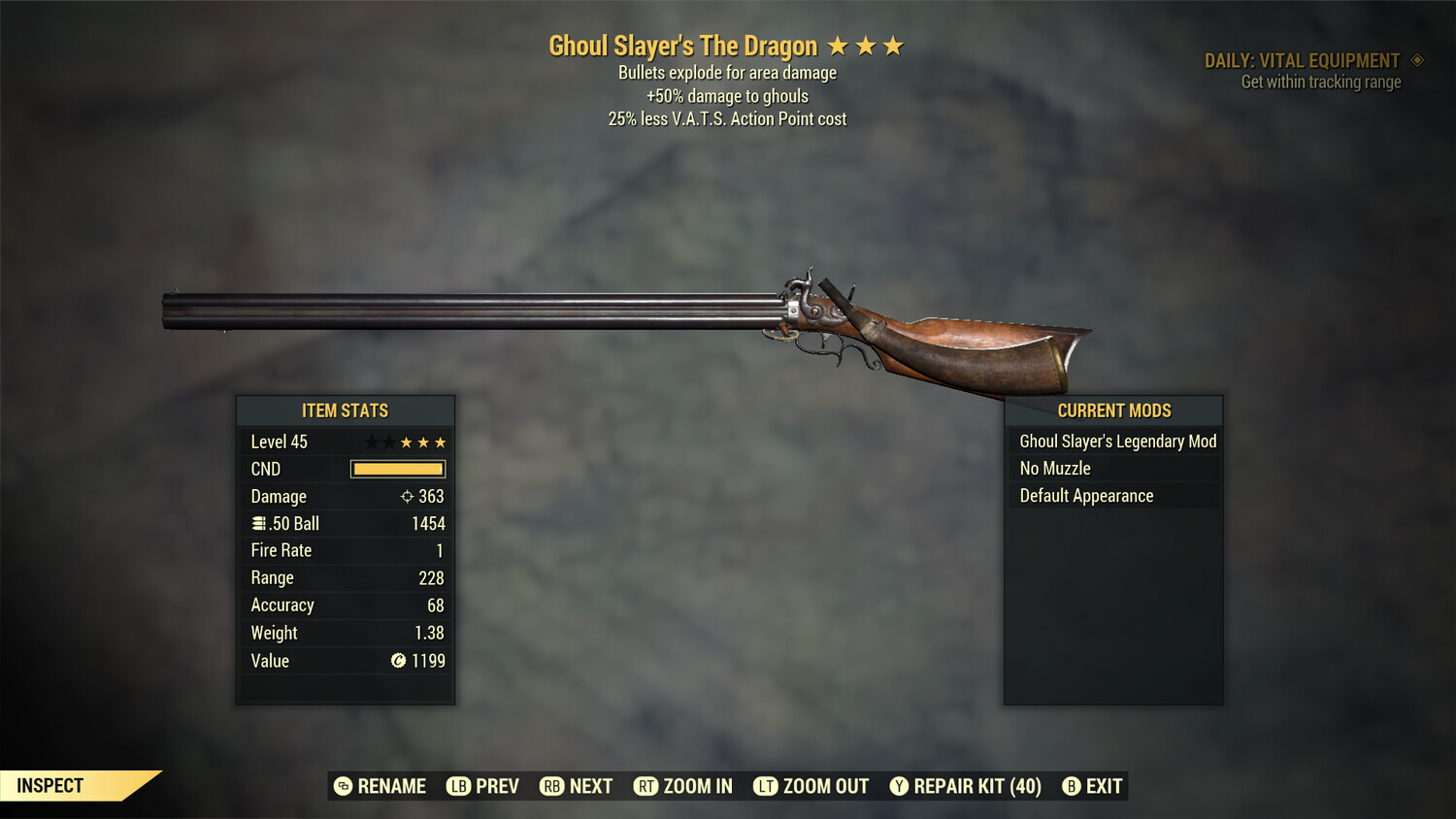Select the .50 Ball ammo icon
Screen dimensions: 1456x819
click(x=258, y=523)
